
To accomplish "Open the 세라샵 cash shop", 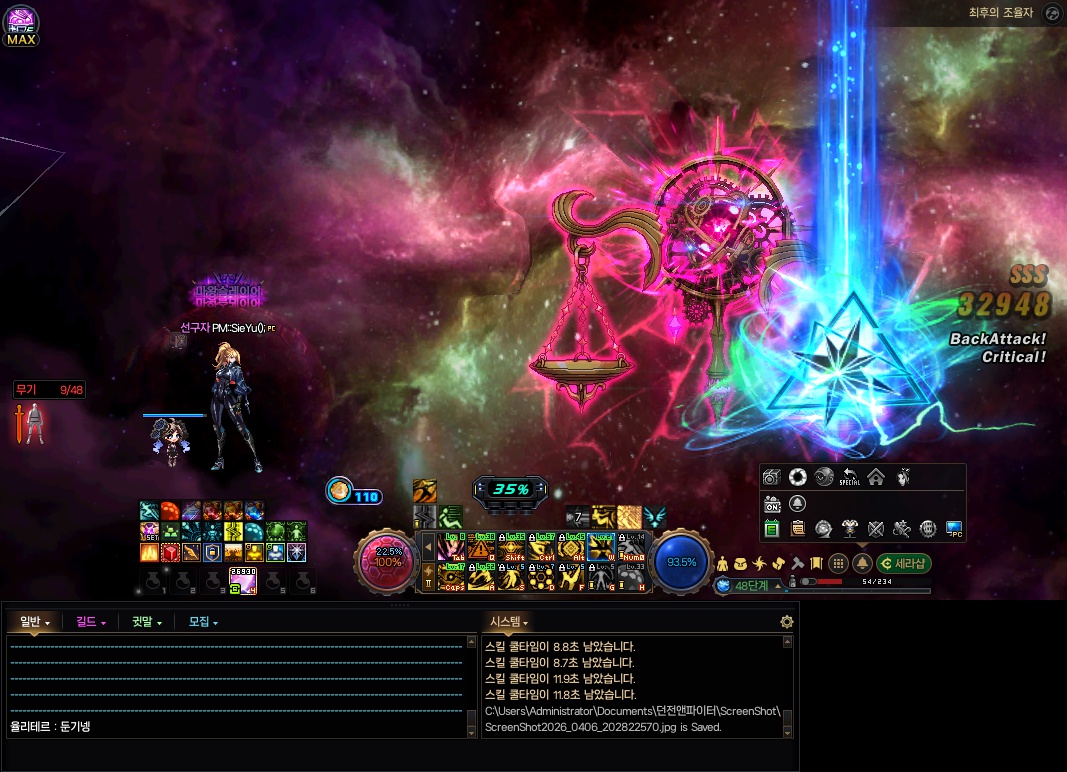I will point(904,563).
